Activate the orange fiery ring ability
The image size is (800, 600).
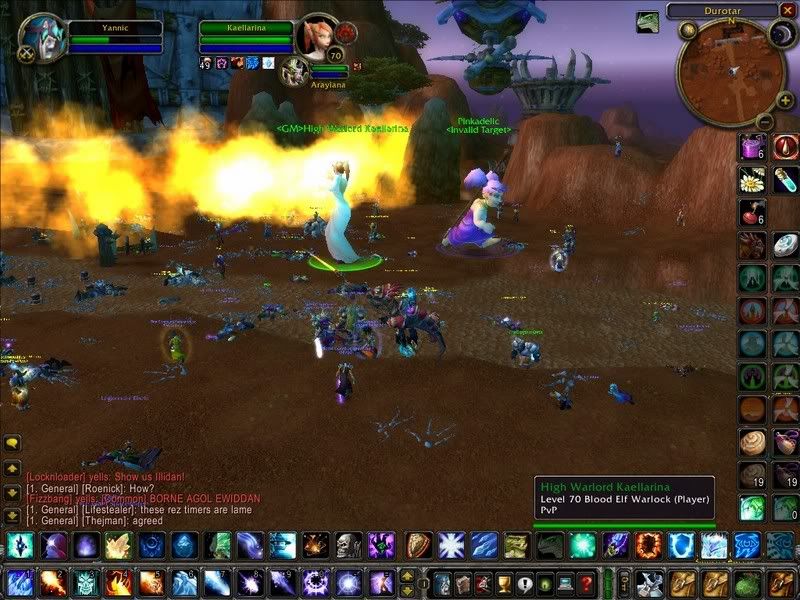(648, 545)
